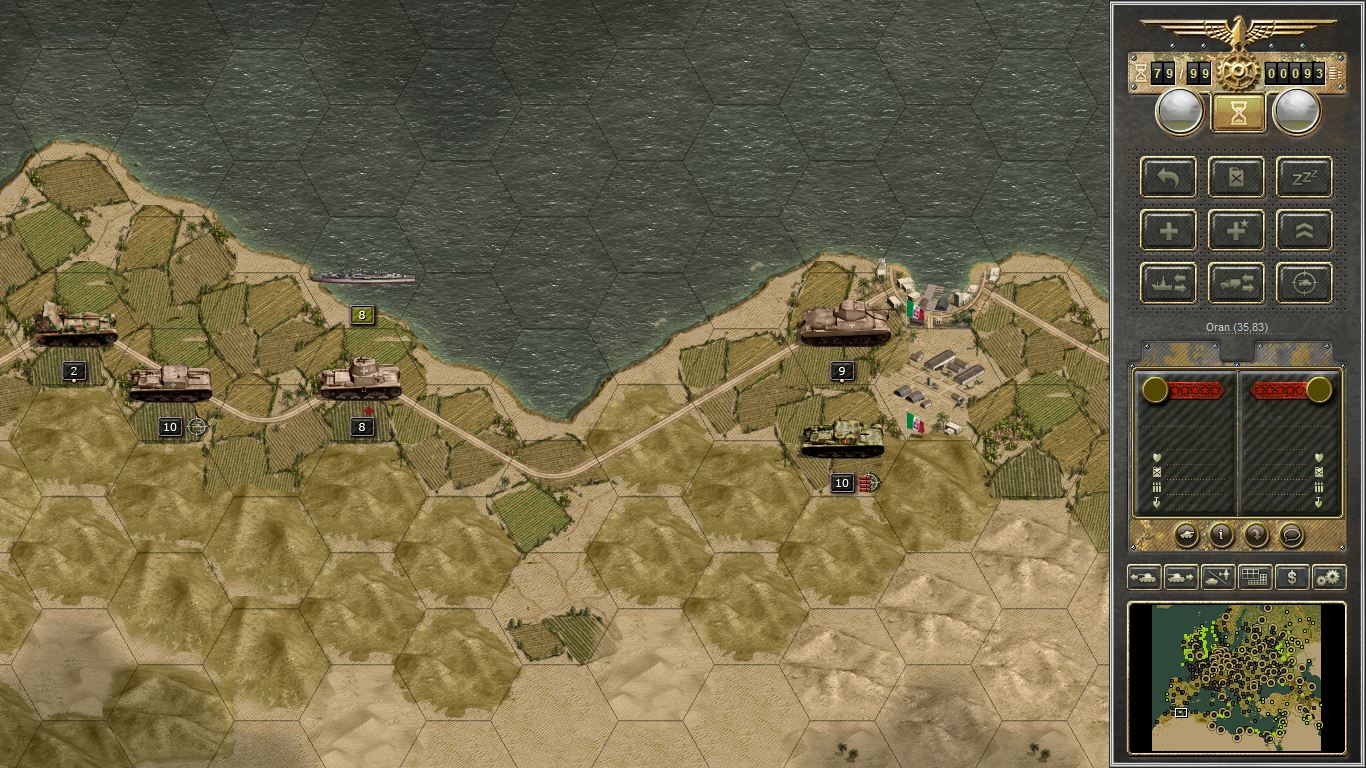The width and height of the screenshot is (1366, 768).
Task: Open the unit info screen
Action: [1221, 535]
